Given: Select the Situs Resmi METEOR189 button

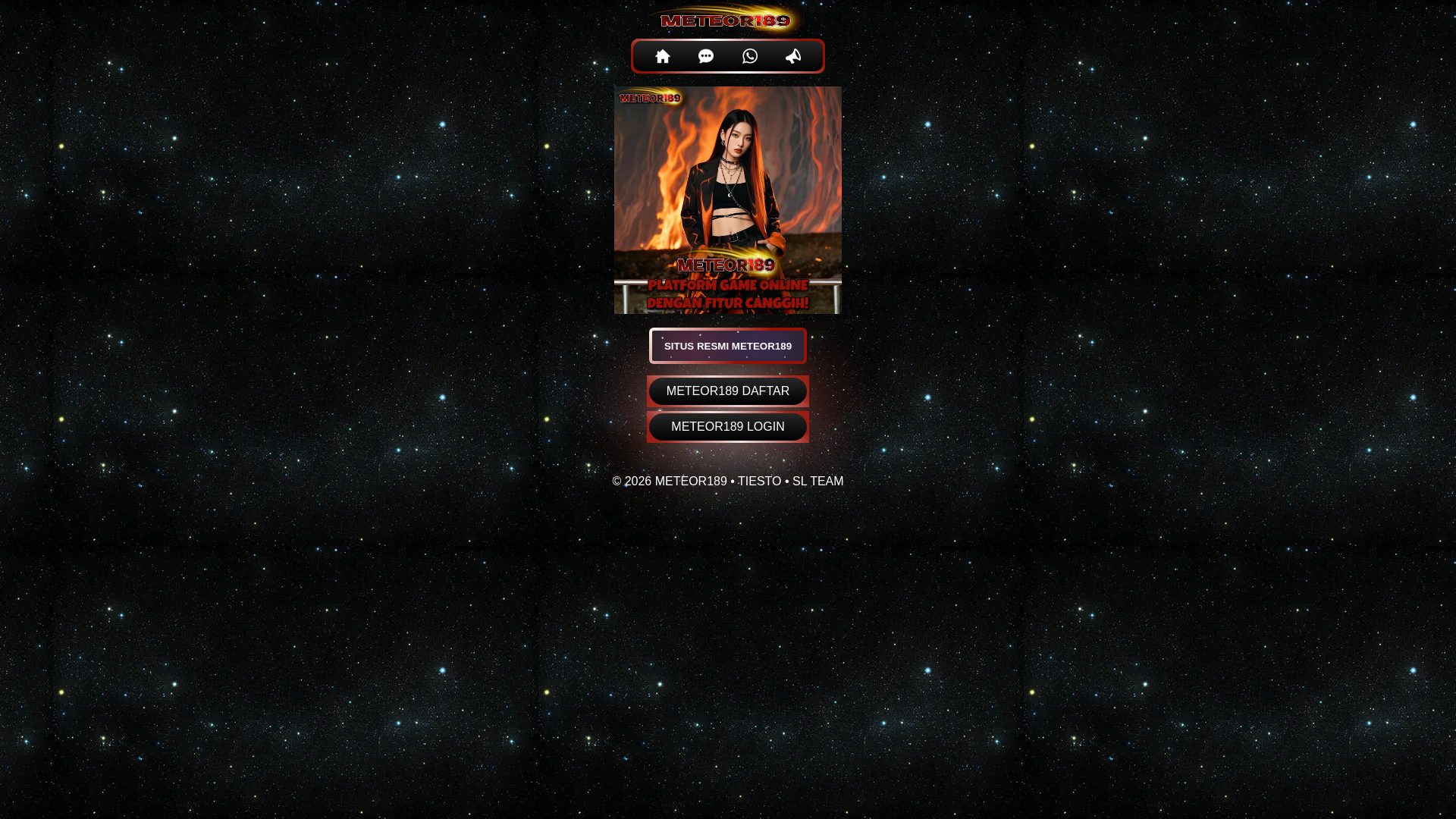Looking at the screenshot, I should pyautogui.click(x=727, y=346).
